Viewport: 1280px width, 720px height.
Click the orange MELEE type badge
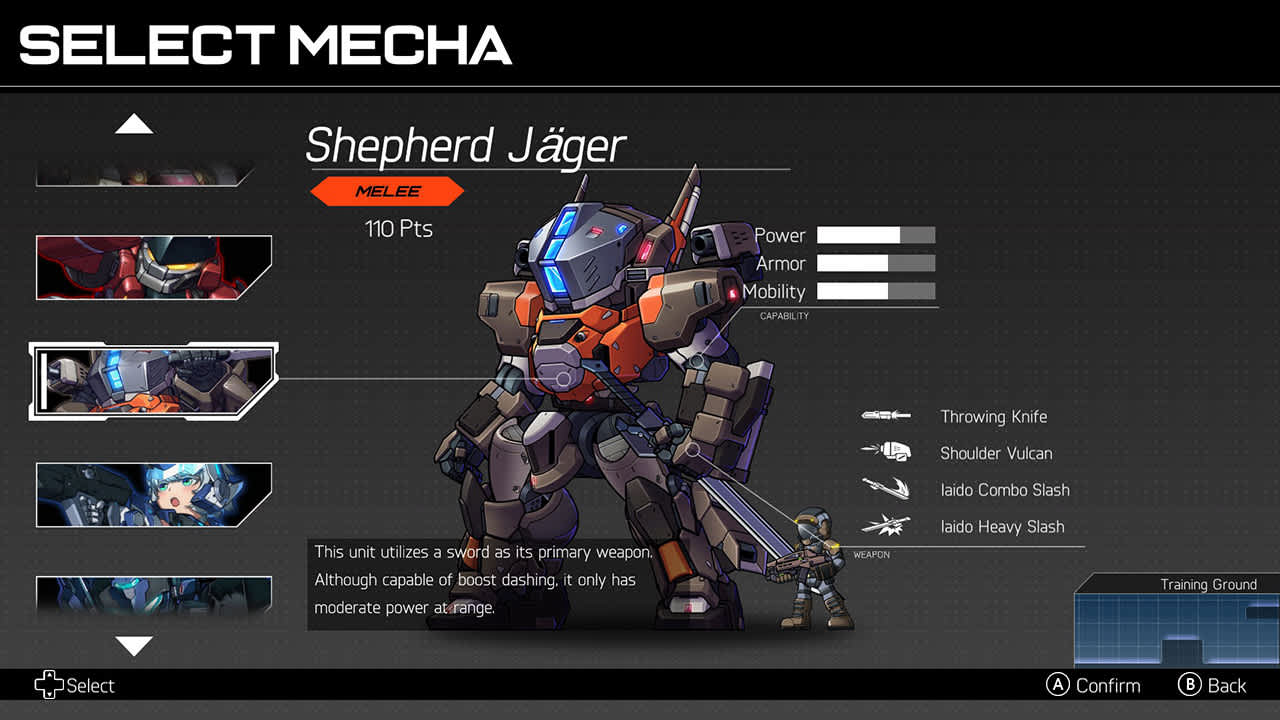point(387,191)
